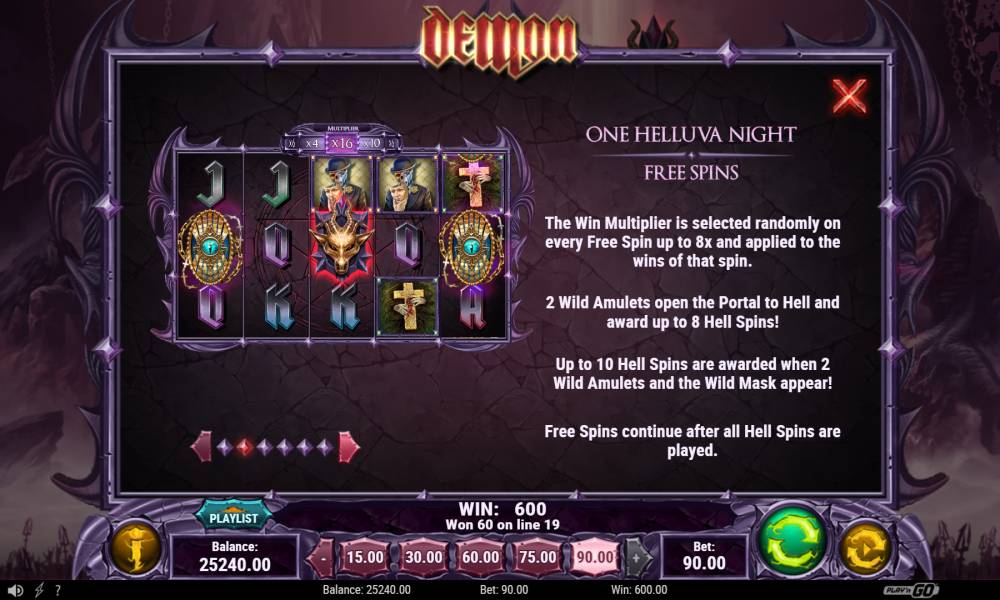Set the bet to 60.00

point(481,557)
